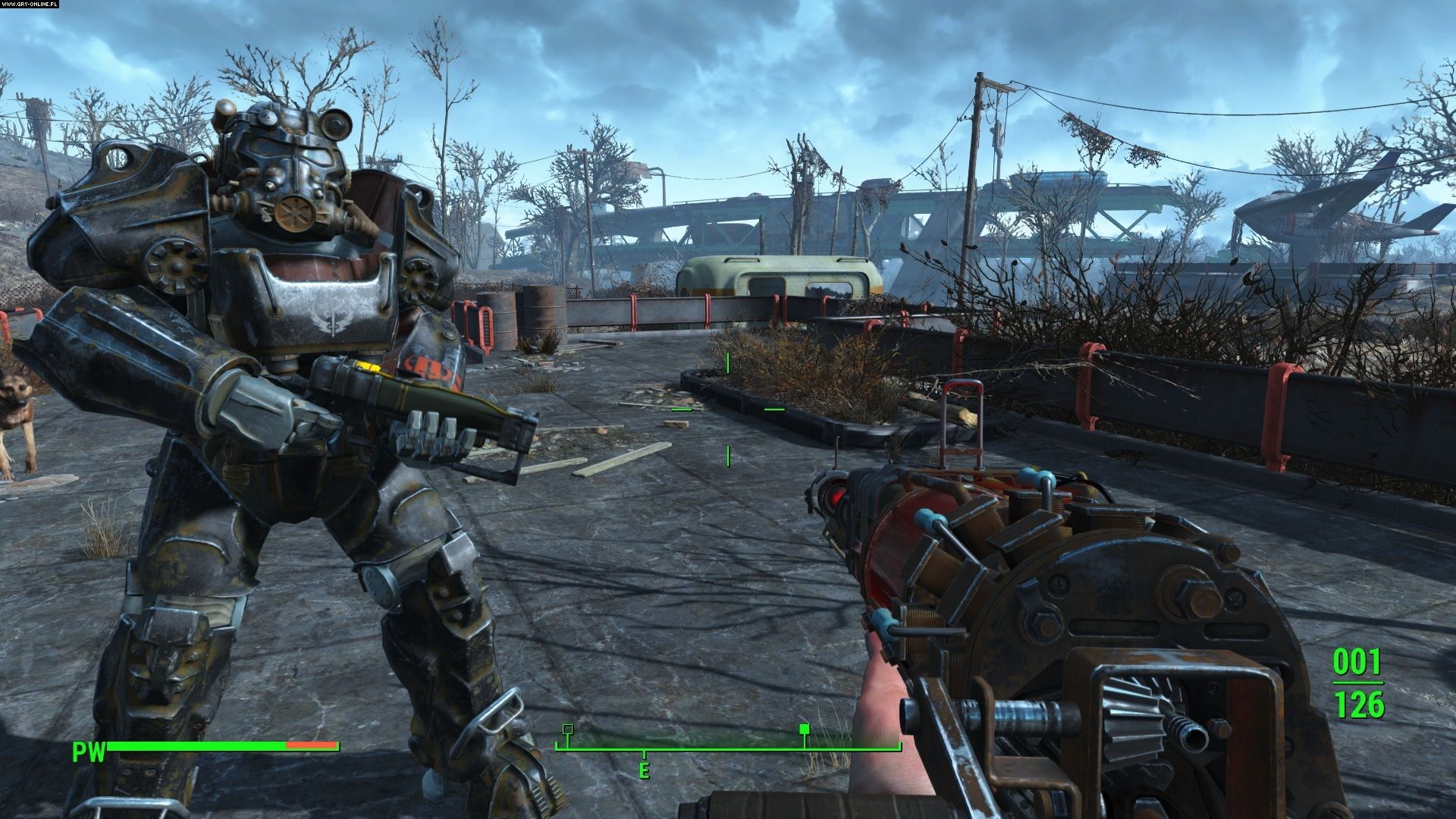The width and height of the screenshot is (1456, 819).
Task: Click the hollow square compass marker
Action: 567,730
